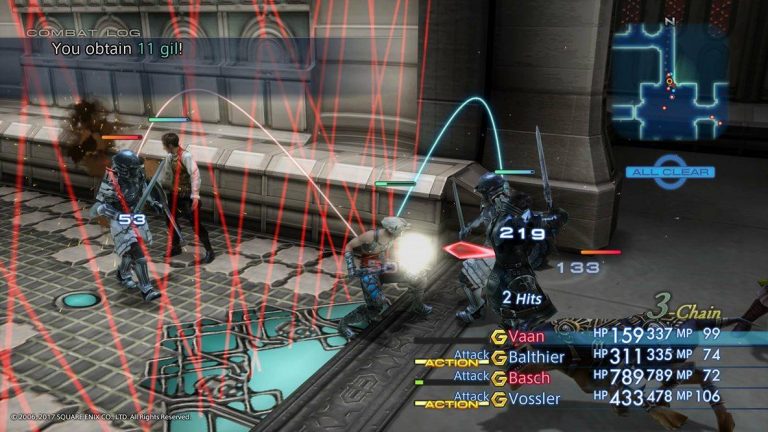Open the Combat Log panel
Image resolution: width=768 pixels, height=432 pixels.
60,33
